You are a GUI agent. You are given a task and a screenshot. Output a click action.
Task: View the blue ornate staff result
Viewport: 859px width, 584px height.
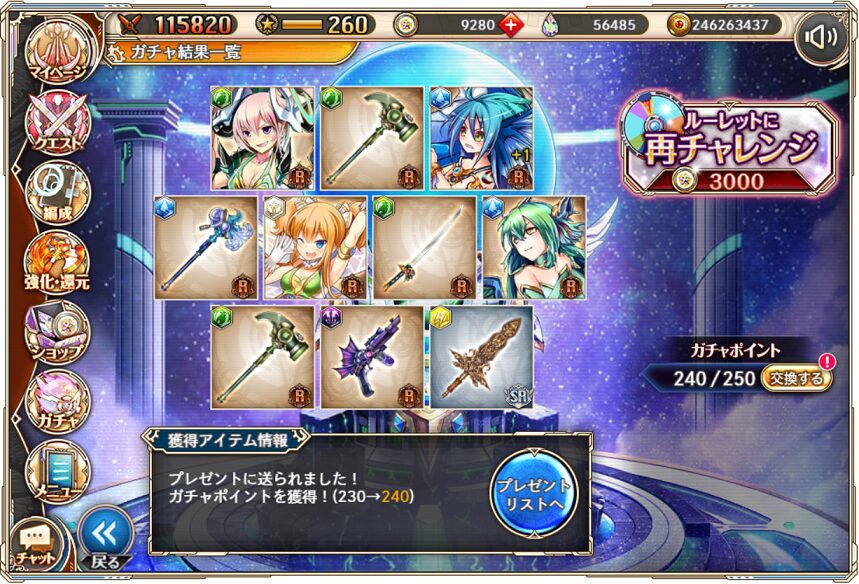tap(204, 247)
